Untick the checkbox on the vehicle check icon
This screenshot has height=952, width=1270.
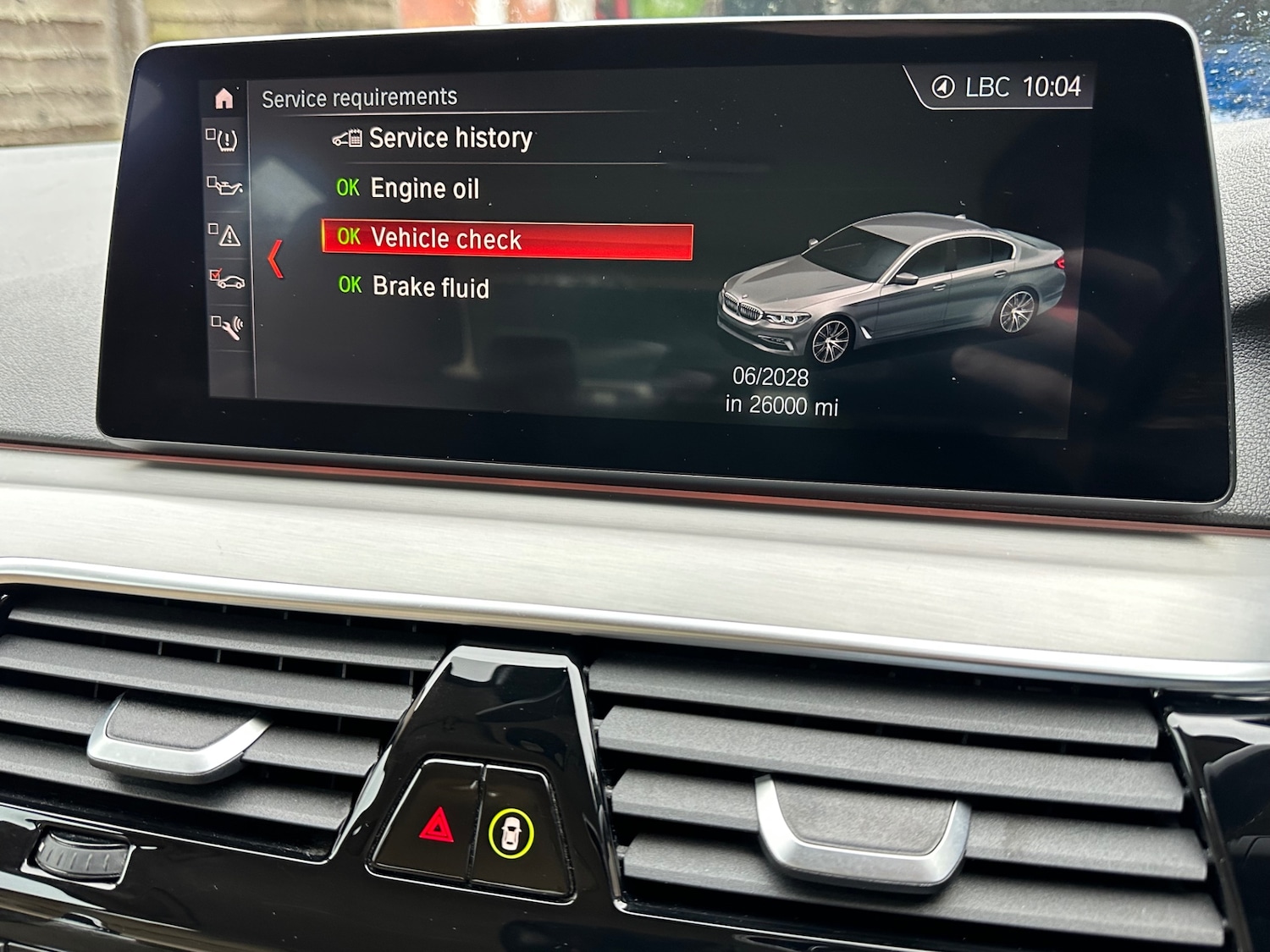pyautogui.click(x=217, y=273)
